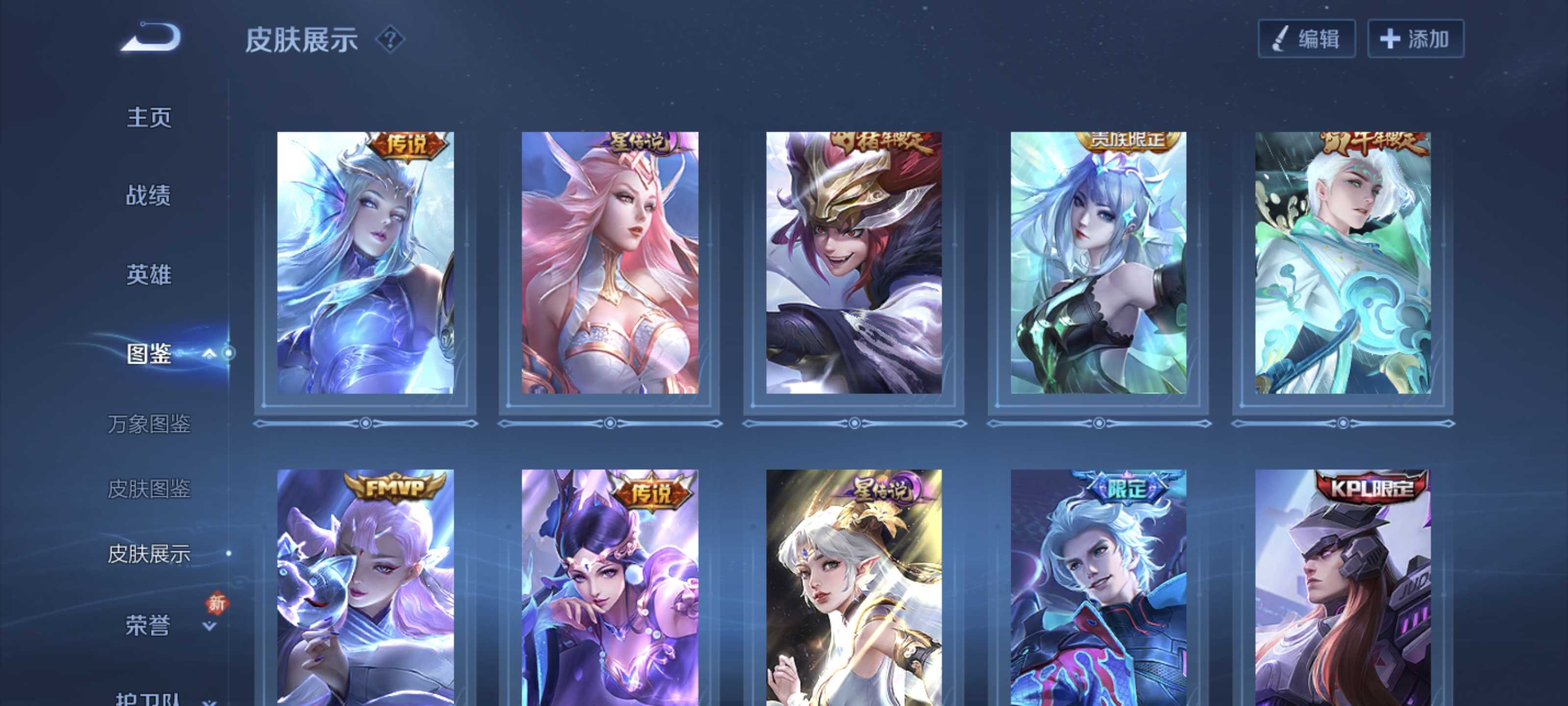Select the 传说 blue mermaid skin card

click(365, 262)
